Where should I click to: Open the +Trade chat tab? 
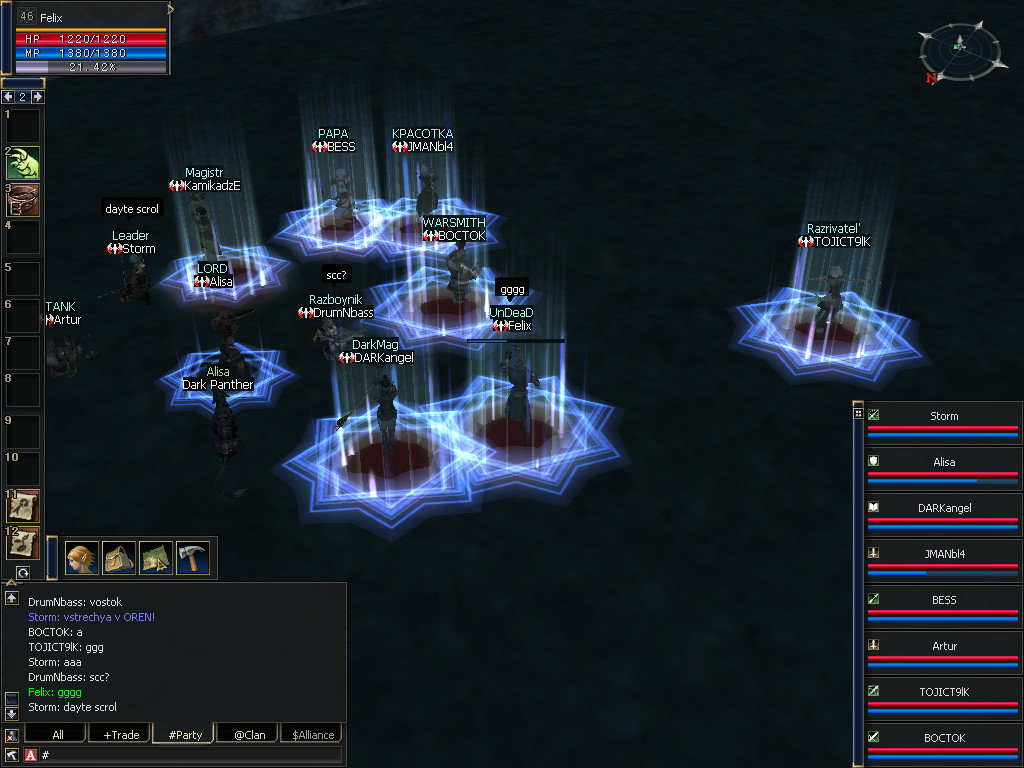(119, 735)
